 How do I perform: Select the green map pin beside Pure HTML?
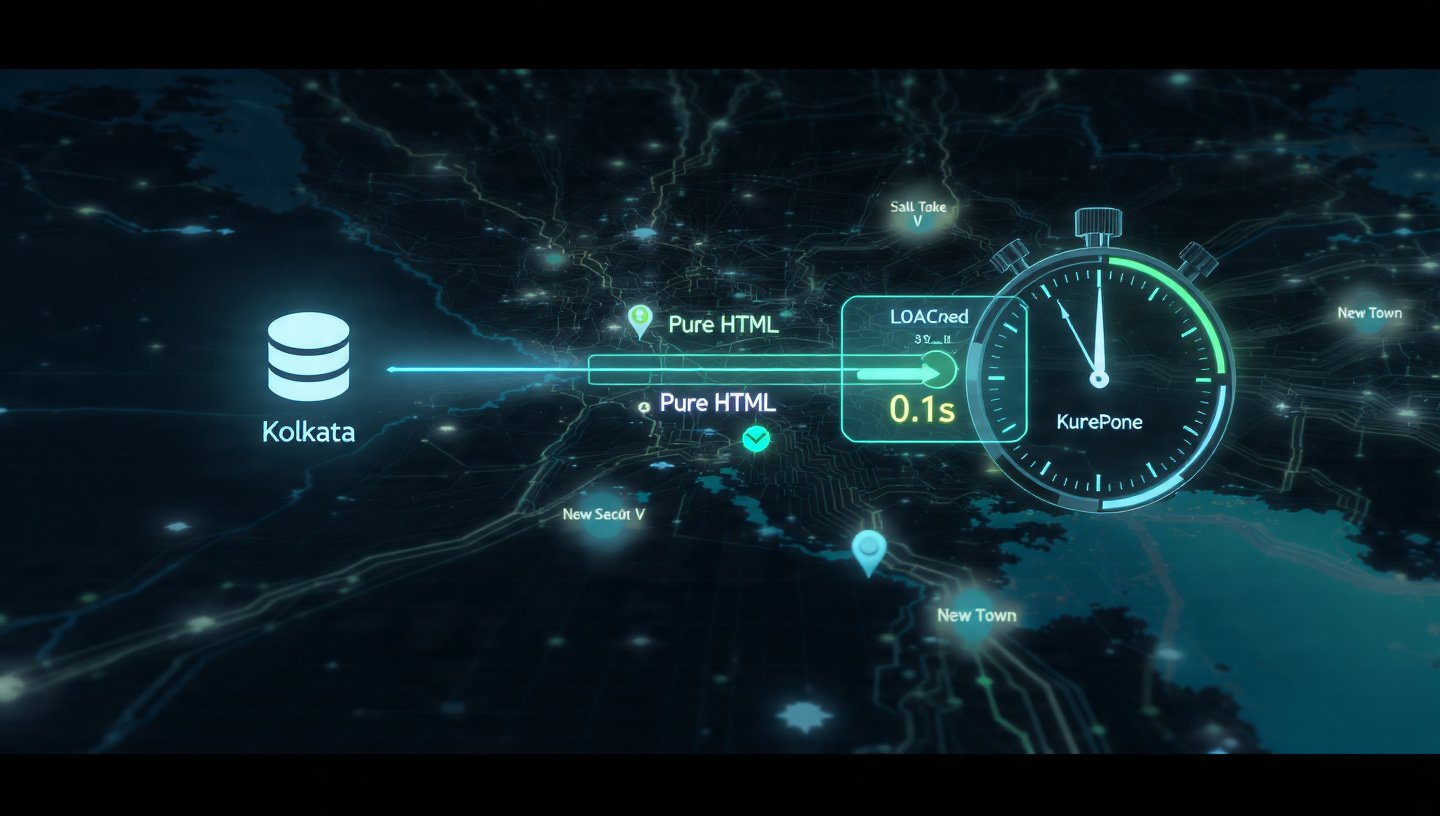tap(638, 319)
